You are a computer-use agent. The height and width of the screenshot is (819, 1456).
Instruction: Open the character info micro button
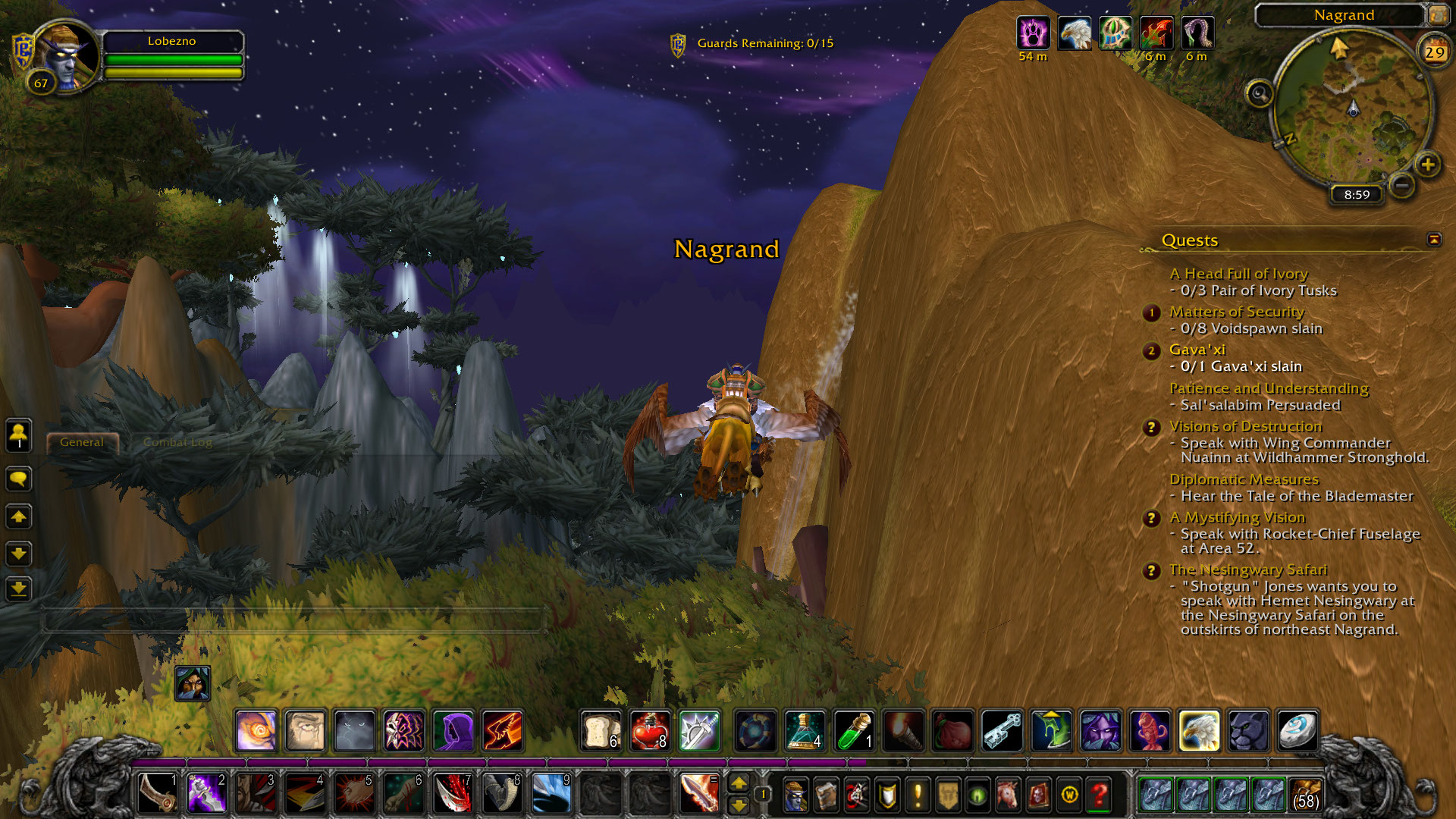(x=795, y=795)
